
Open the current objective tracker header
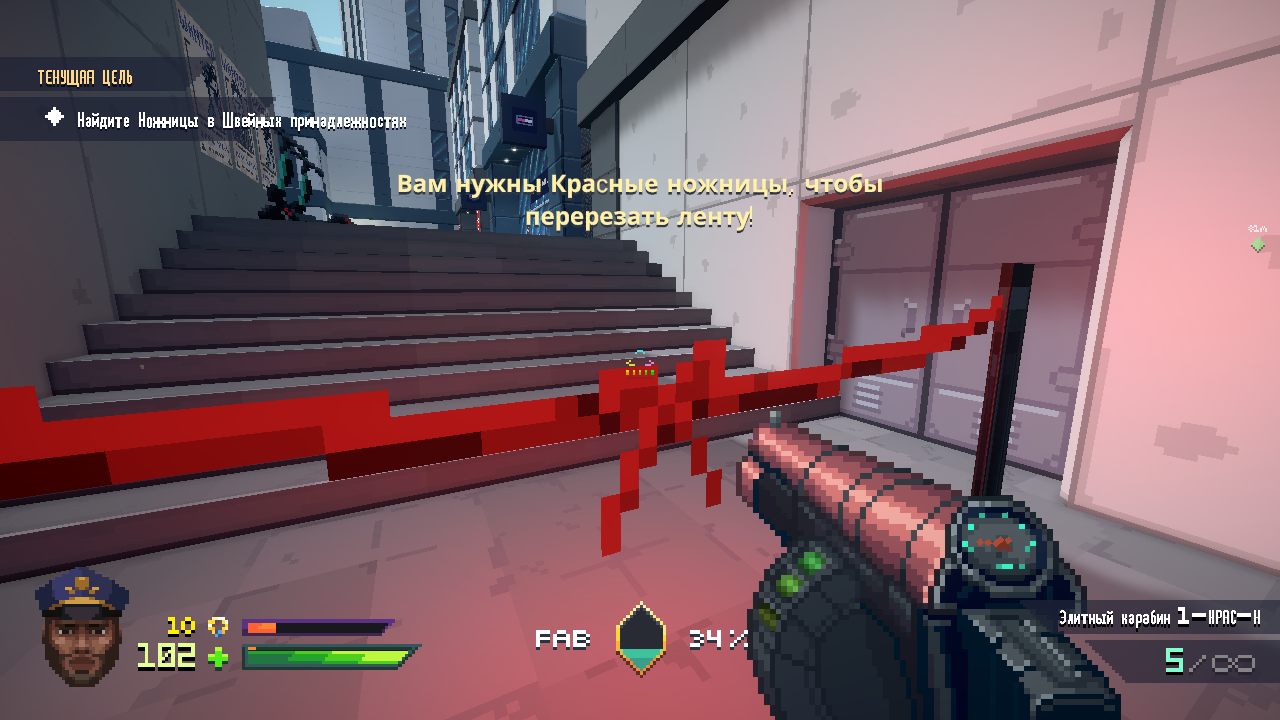click(86, 78)
